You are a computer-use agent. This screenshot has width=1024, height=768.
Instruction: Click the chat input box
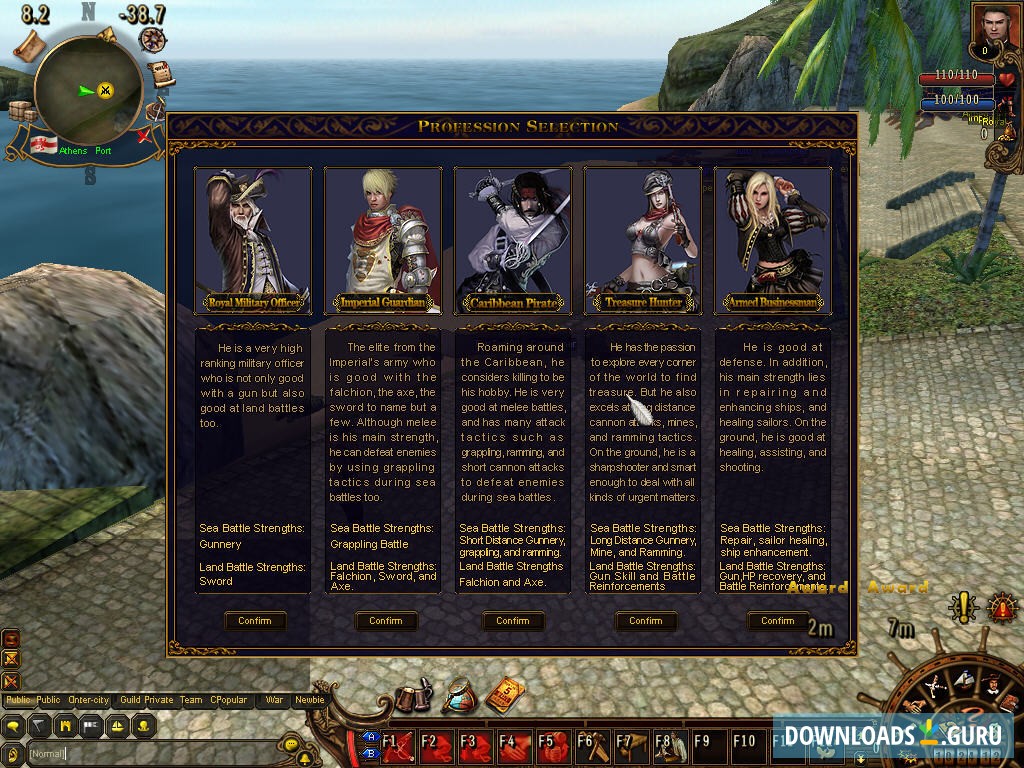coord(150,753)
